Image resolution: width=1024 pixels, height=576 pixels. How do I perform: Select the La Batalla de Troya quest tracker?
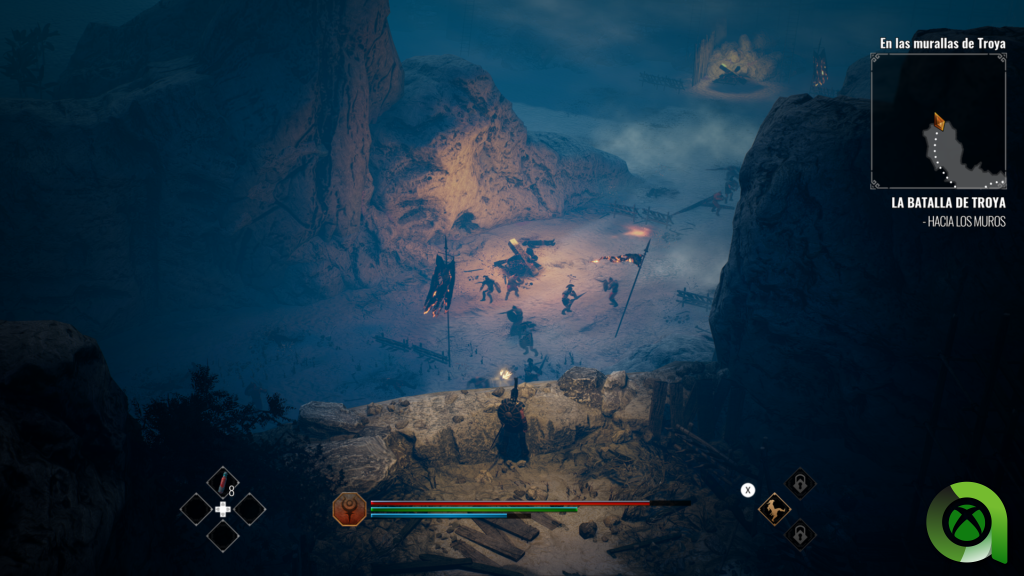[948, 202]
